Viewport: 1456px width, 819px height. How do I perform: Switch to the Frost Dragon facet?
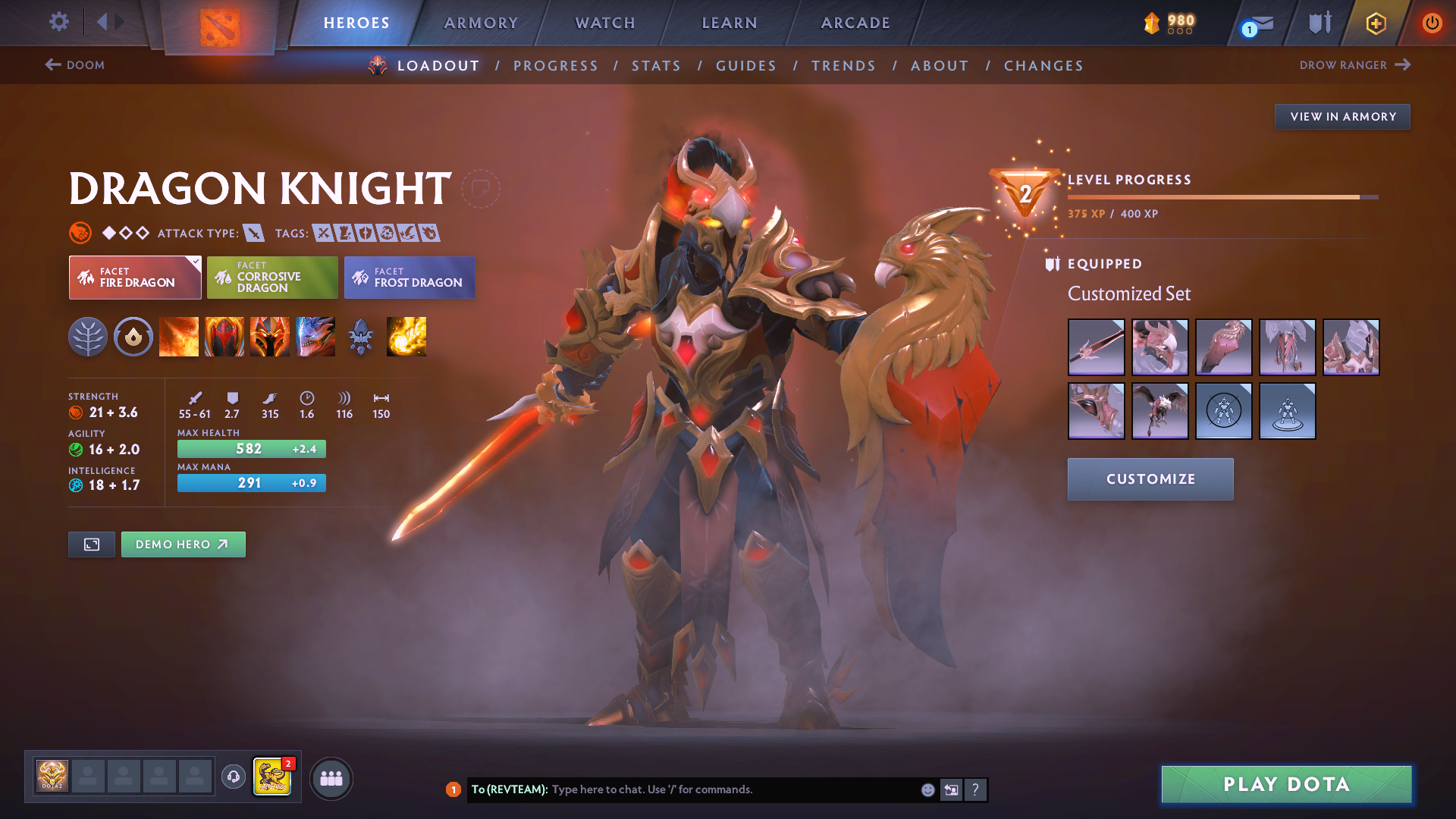coord(409,278)
